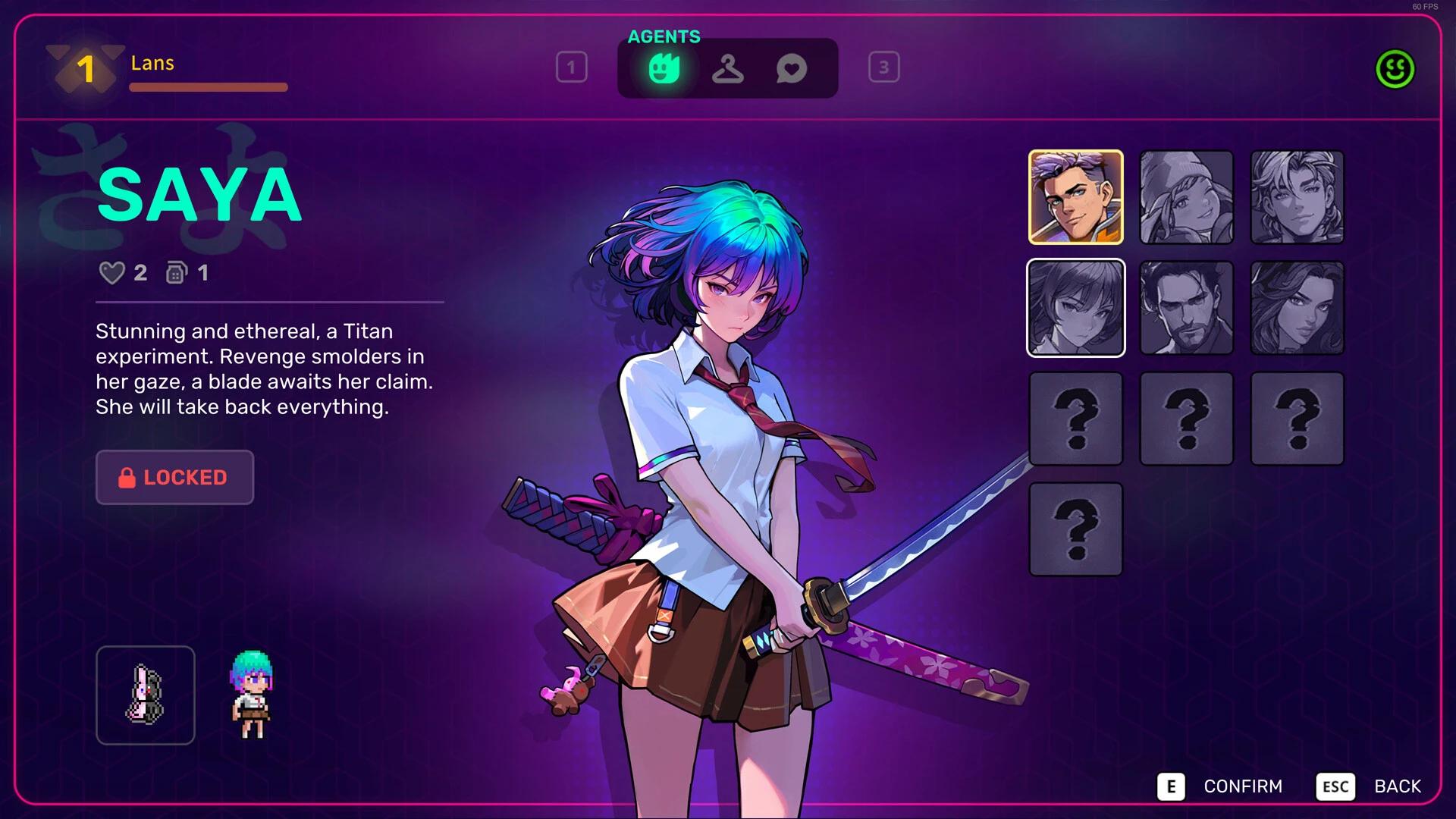
Task: Switch to page 1 tab
Action: [x=573, y=67]
